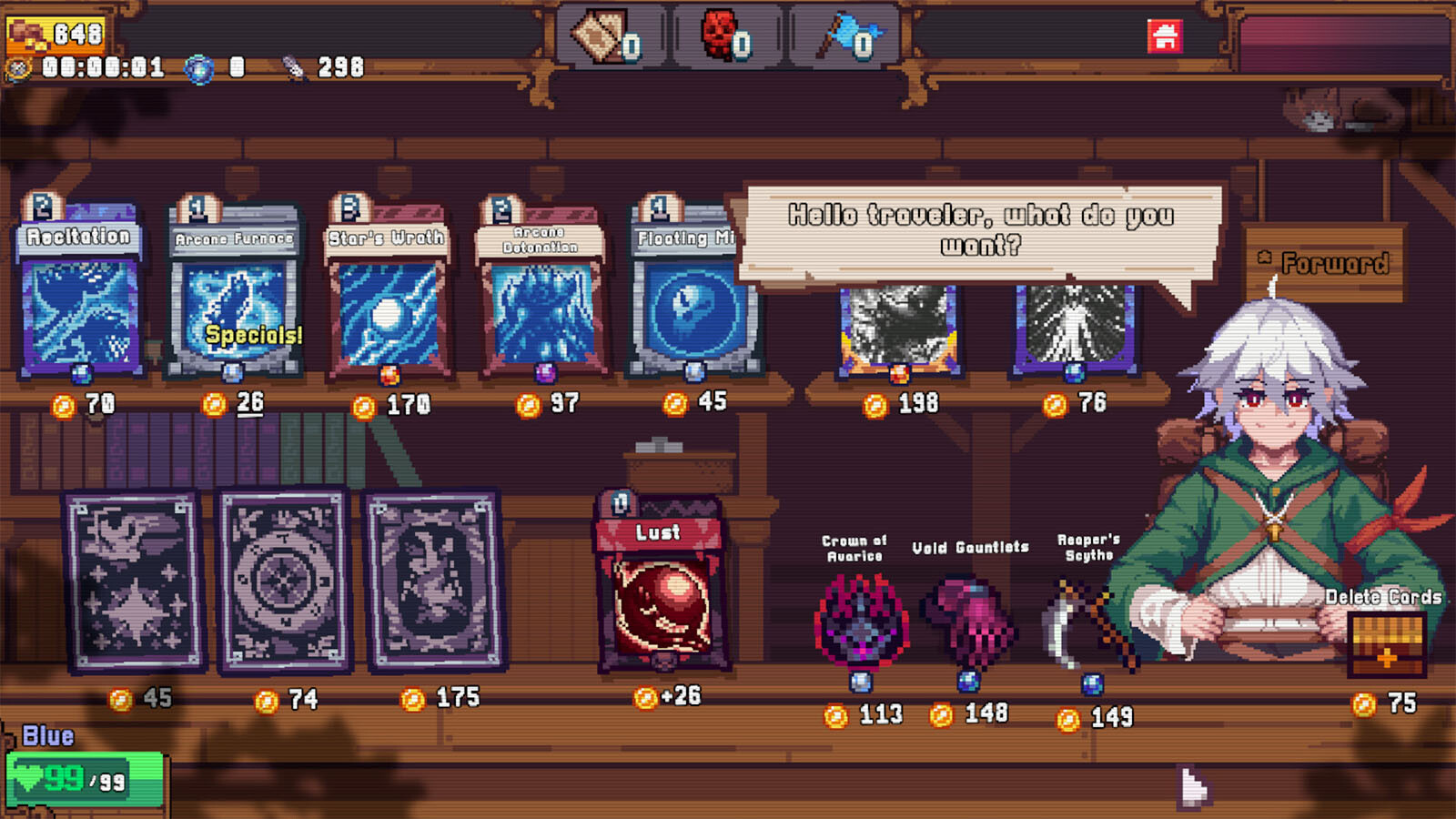Open the Delete Cards chest
Image resolution: width=1456 pixels, height=819 pixels.
coord(1385,642)
